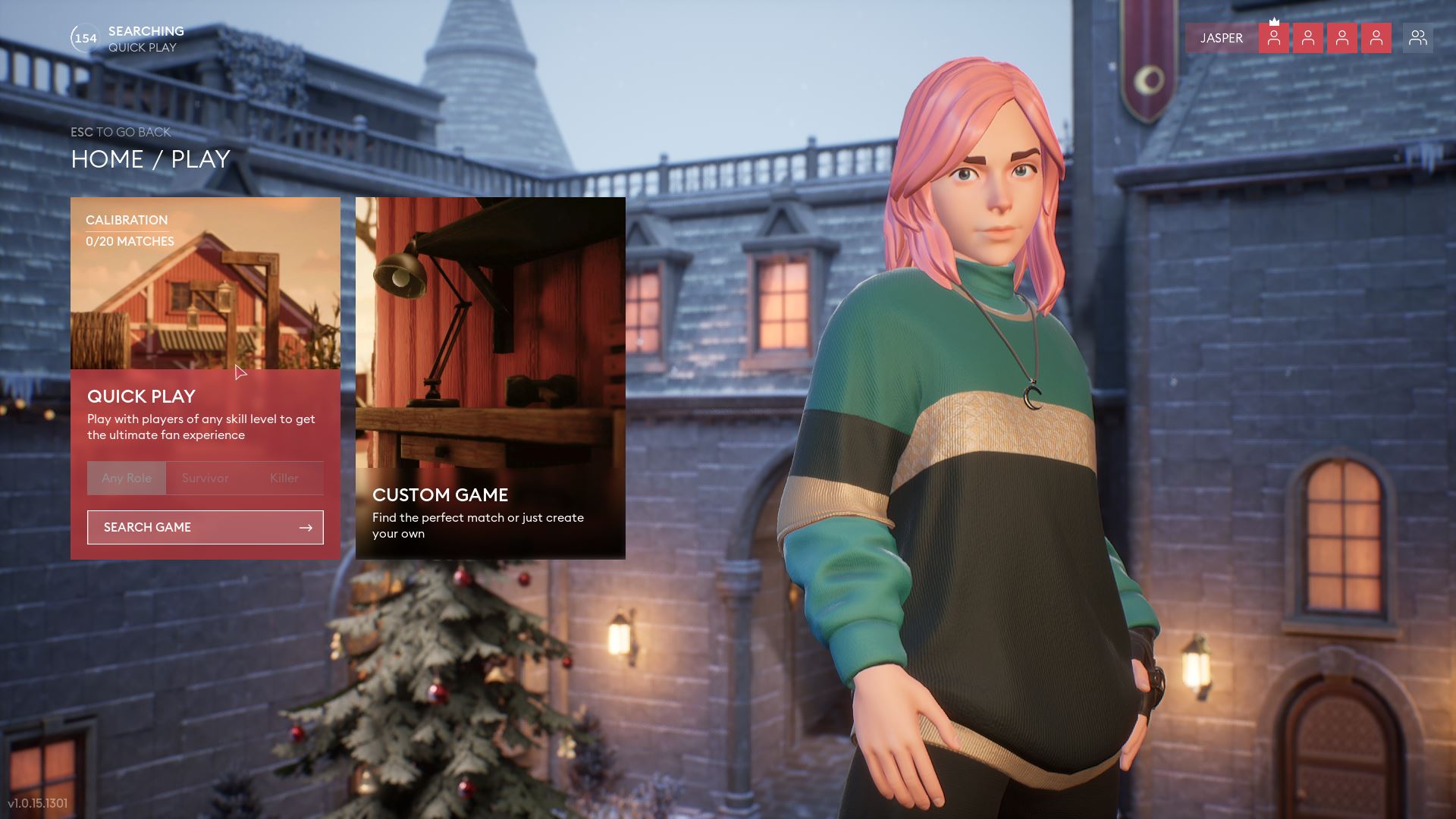Open the friends list icon
Screen dimensions: 1456x819
[1417, 38]
